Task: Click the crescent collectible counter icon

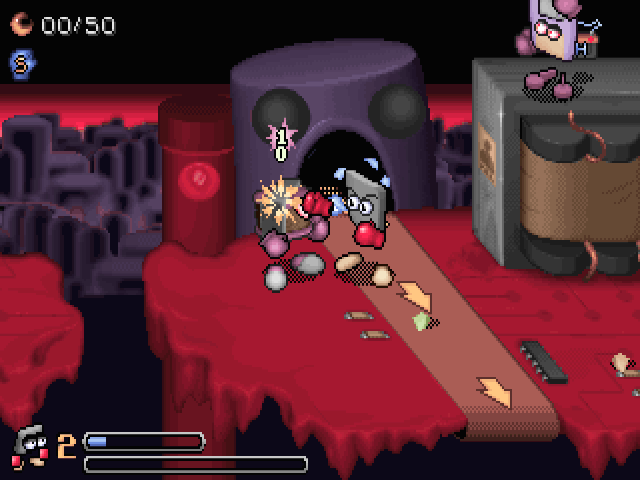Action: point(22,24)
